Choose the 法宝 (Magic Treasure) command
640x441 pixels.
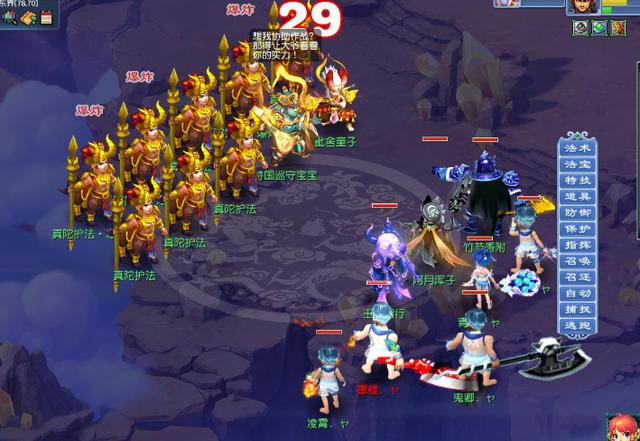coord(578,163)
